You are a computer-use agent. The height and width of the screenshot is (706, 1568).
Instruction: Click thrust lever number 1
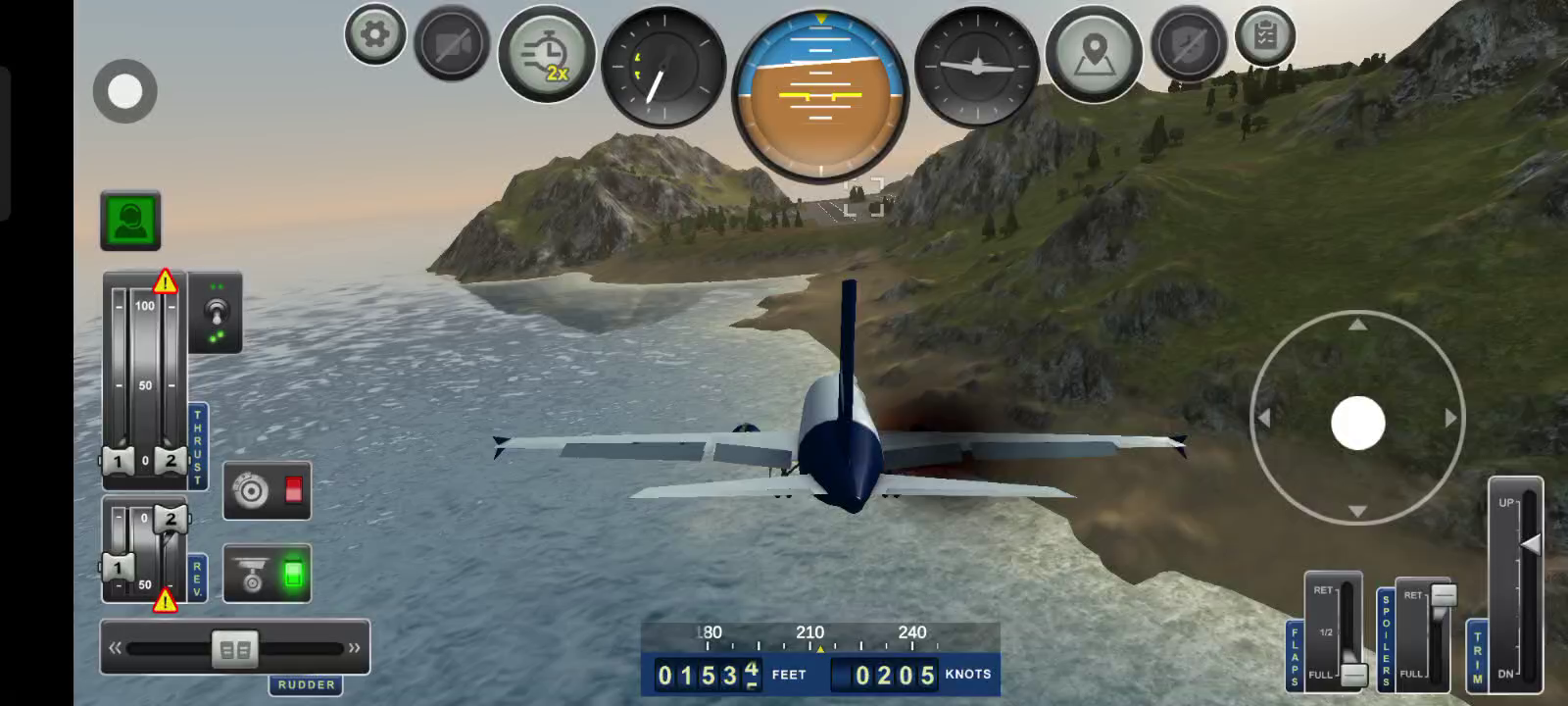point(118,461)
